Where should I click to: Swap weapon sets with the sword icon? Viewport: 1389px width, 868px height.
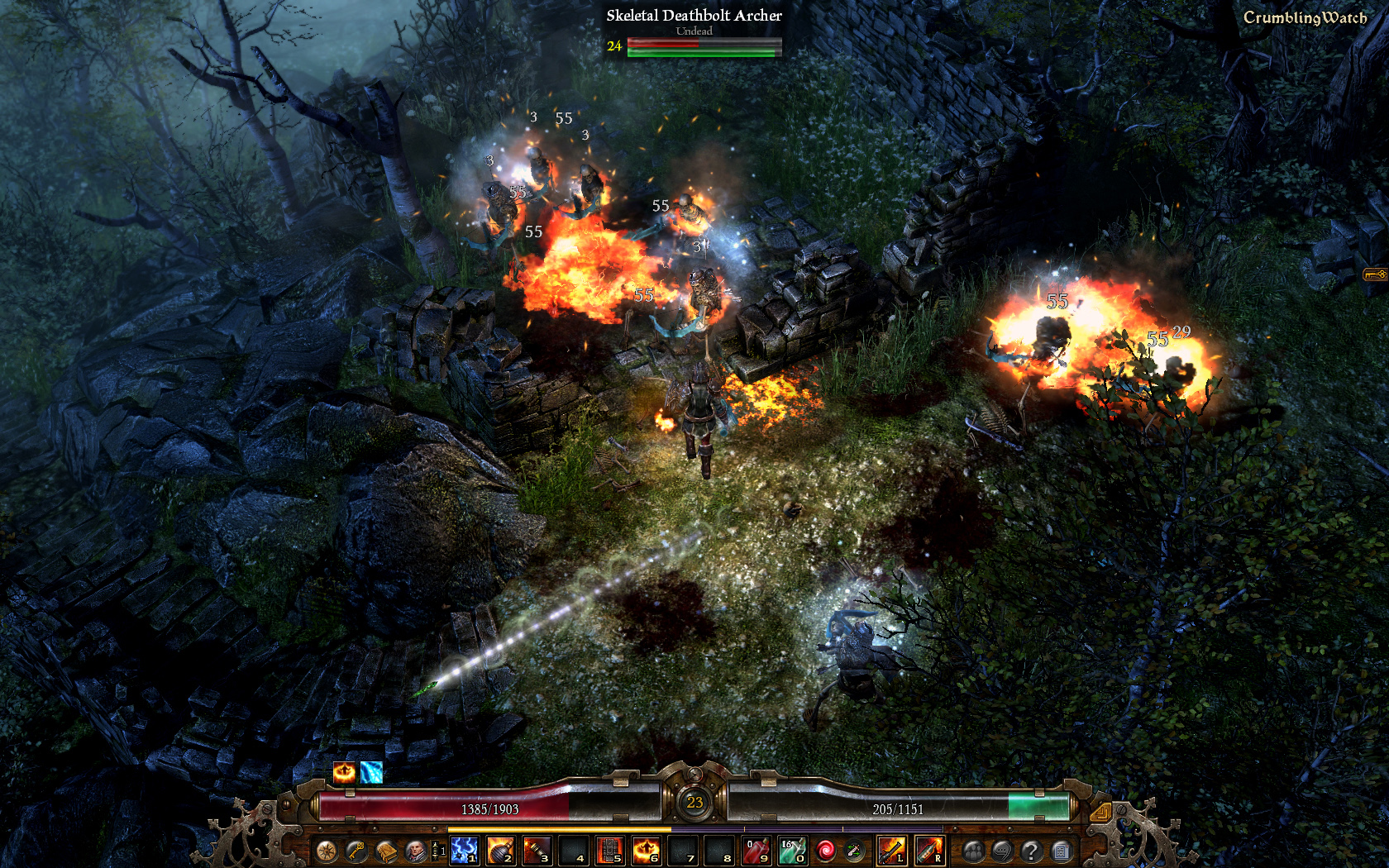[854, 851]
